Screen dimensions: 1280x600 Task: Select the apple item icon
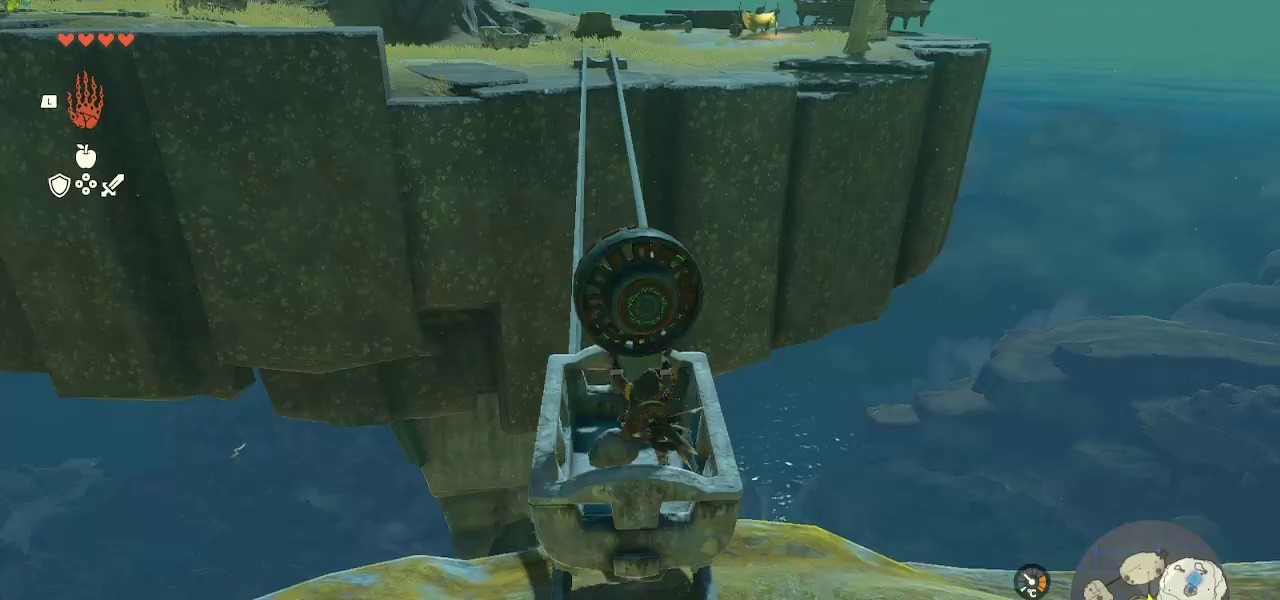point(86,156)
